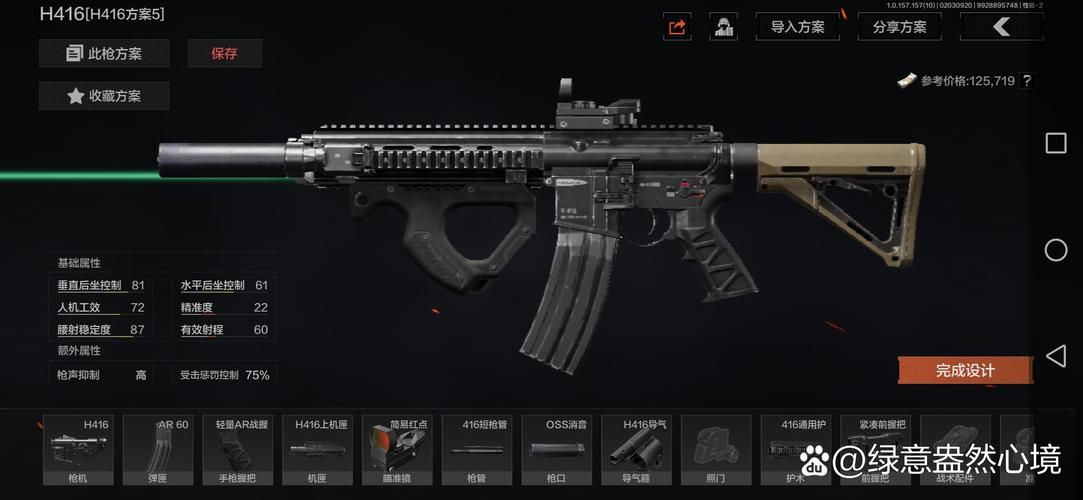Open the H416导气 gas block slot
Viewport: 1083px width, 500px height.
coord(636,450)
